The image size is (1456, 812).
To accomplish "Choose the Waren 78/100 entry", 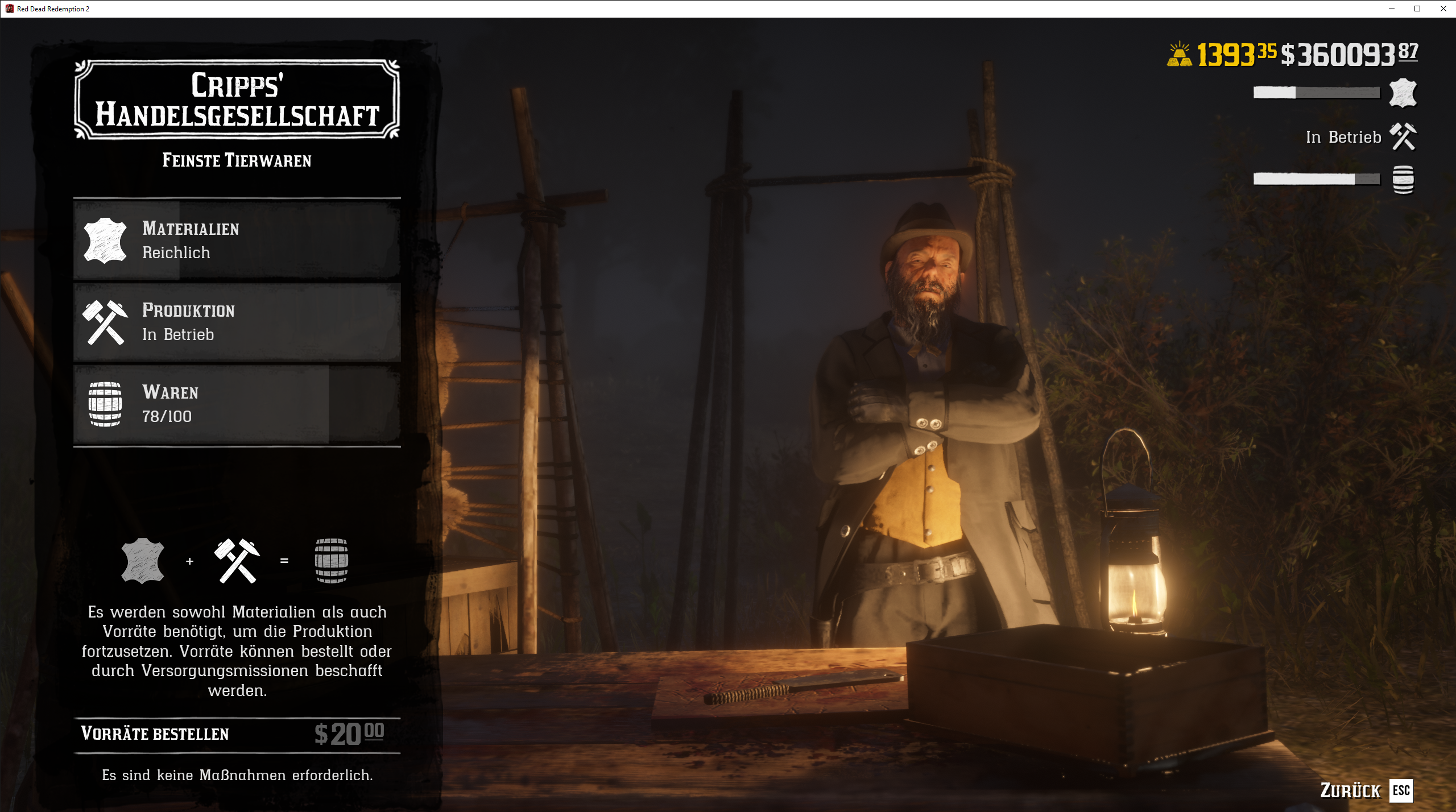I will click(237, 404).
